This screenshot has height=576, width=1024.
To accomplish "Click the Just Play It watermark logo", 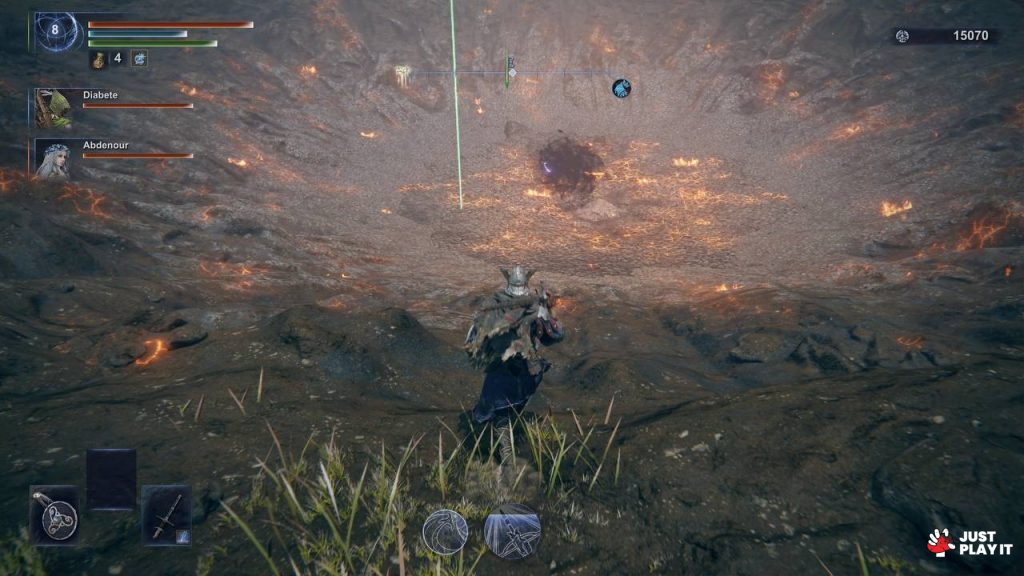I will point(970,542).
